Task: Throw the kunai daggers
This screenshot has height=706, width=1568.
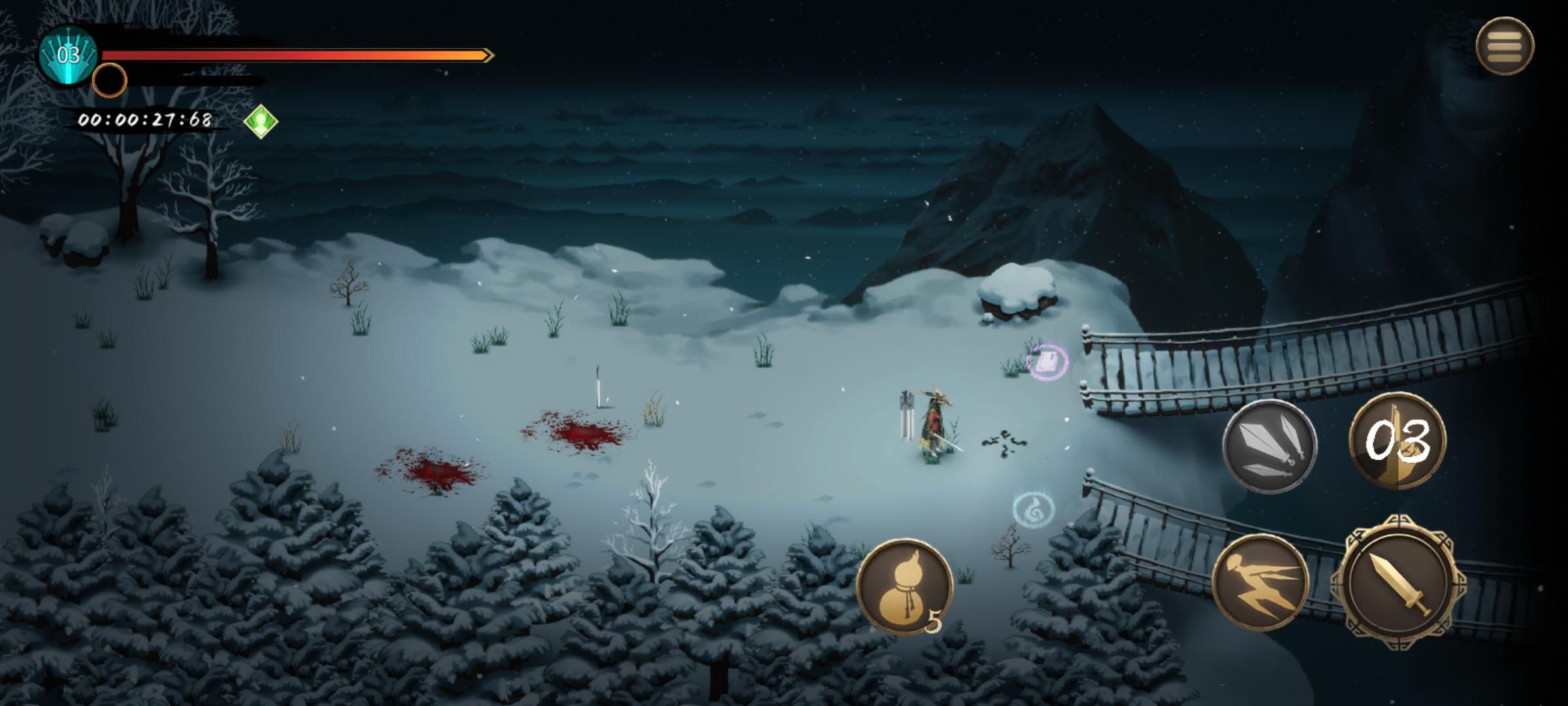Action: pos(1269,446)
